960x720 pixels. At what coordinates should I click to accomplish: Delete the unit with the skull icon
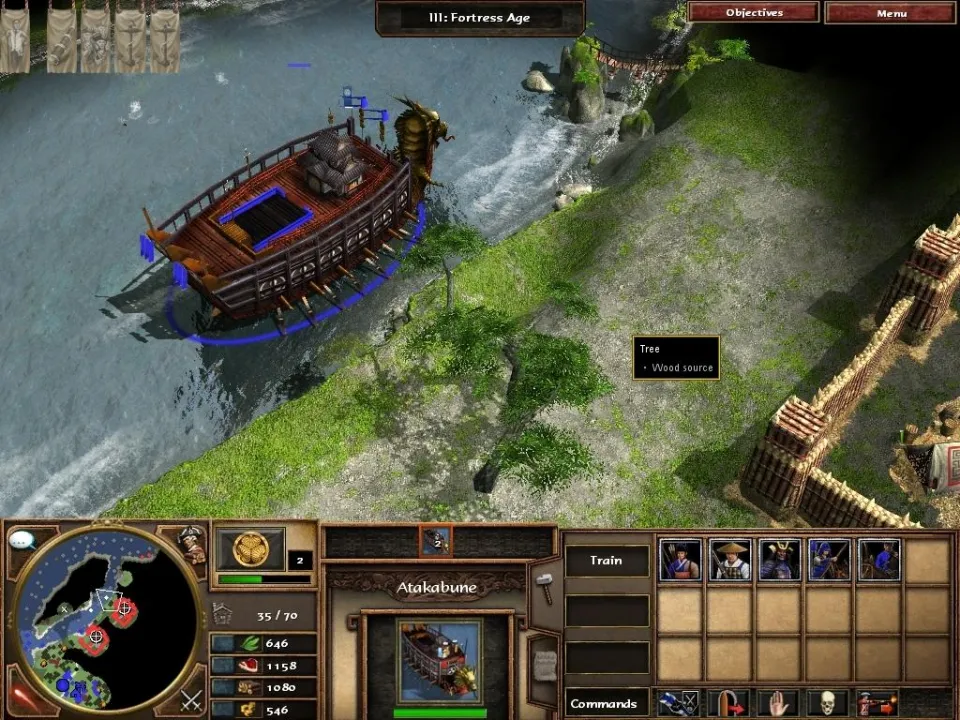pyautogui.click(x=829, y=702)
